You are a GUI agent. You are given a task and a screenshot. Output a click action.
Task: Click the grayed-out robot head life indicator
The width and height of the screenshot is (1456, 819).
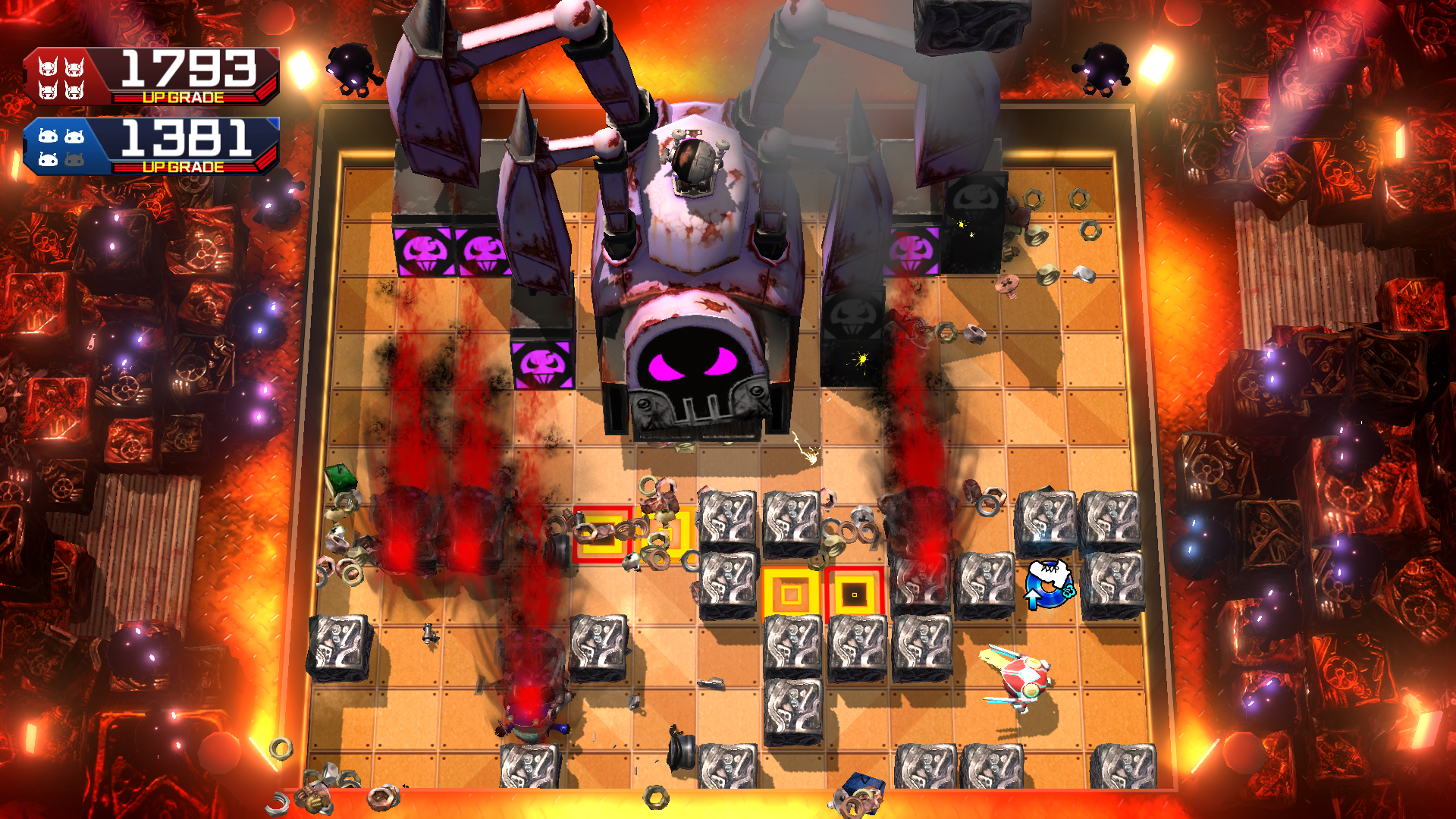click(x=76, y=158)
